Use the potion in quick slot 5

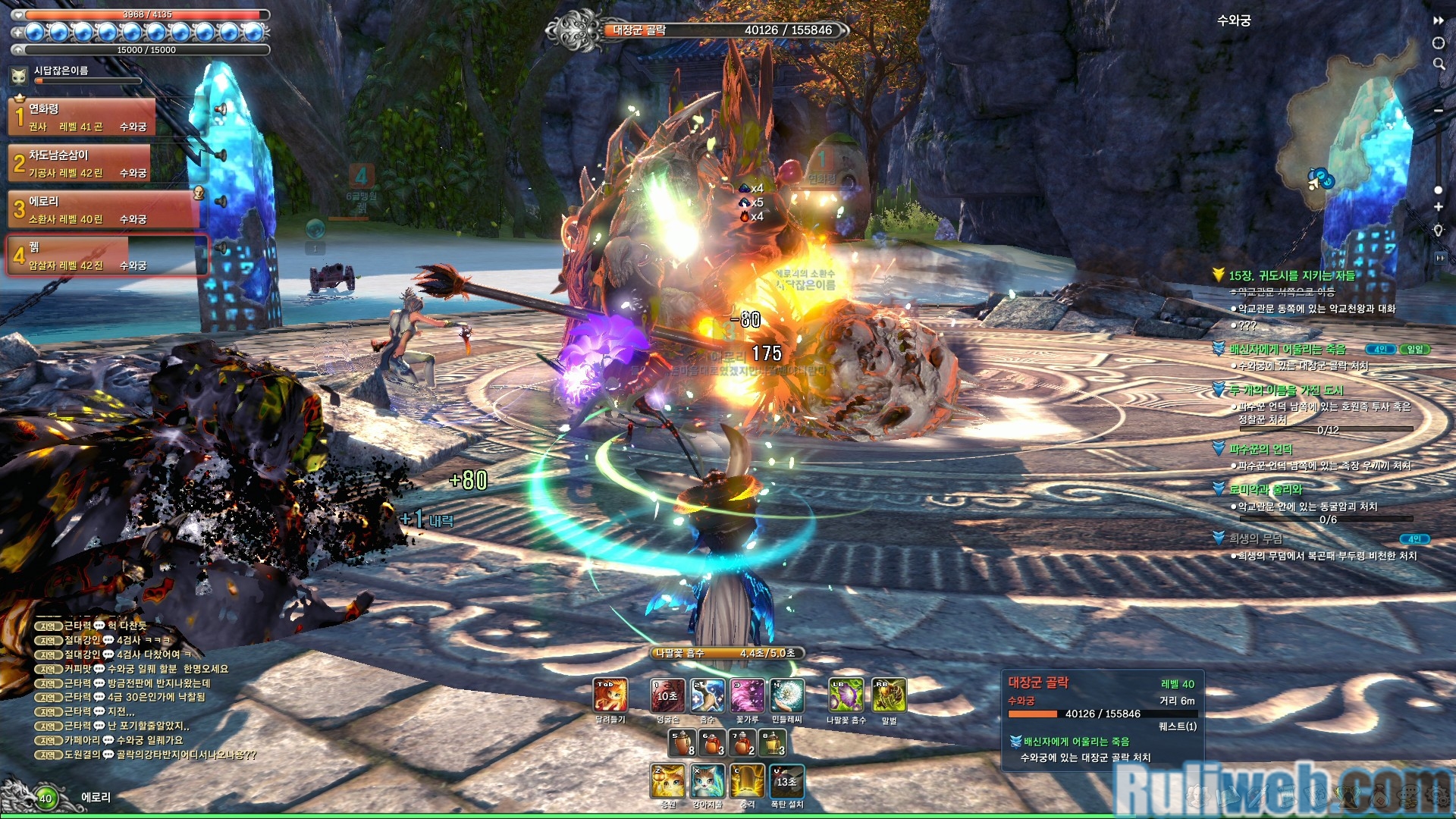pos(682,743)
